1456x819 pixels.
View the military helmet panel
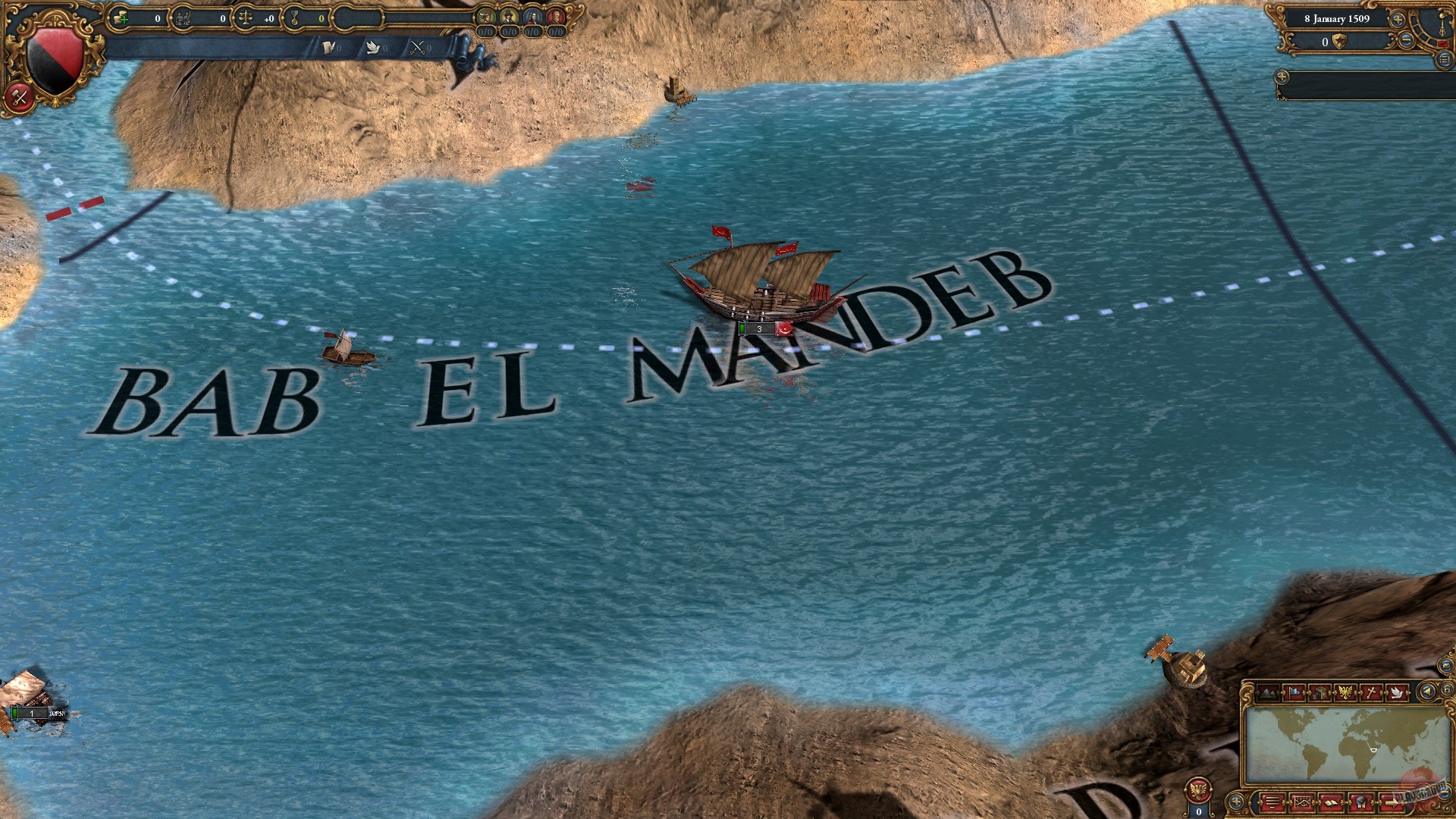[1360, 802]
